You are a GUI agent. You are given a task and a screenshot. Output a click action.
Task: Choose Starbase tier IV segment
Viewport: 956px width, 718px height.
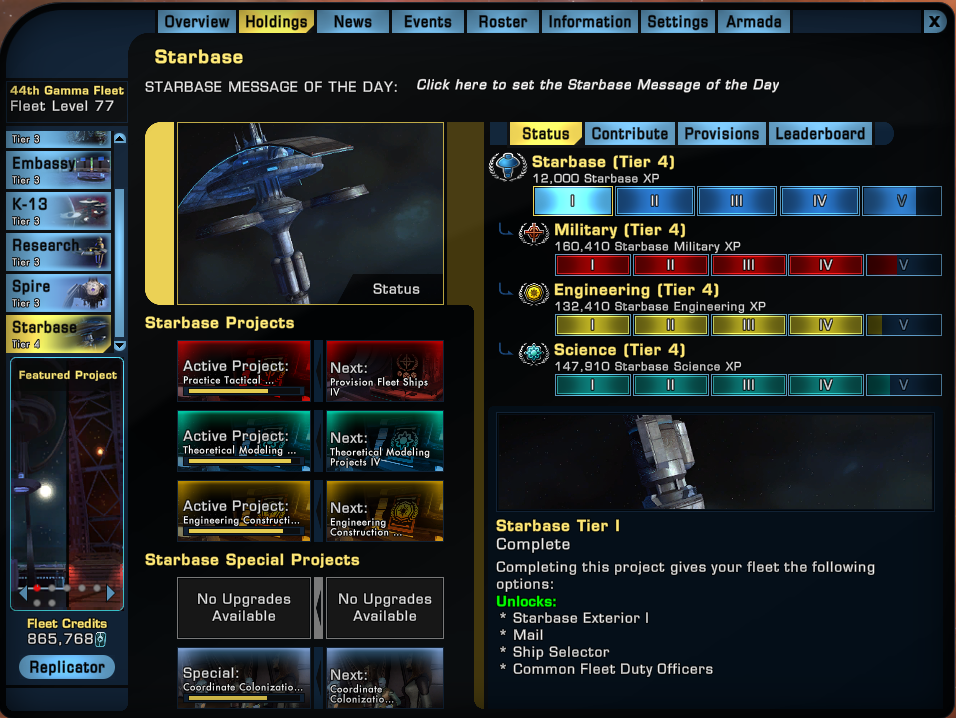click(819, 201)
